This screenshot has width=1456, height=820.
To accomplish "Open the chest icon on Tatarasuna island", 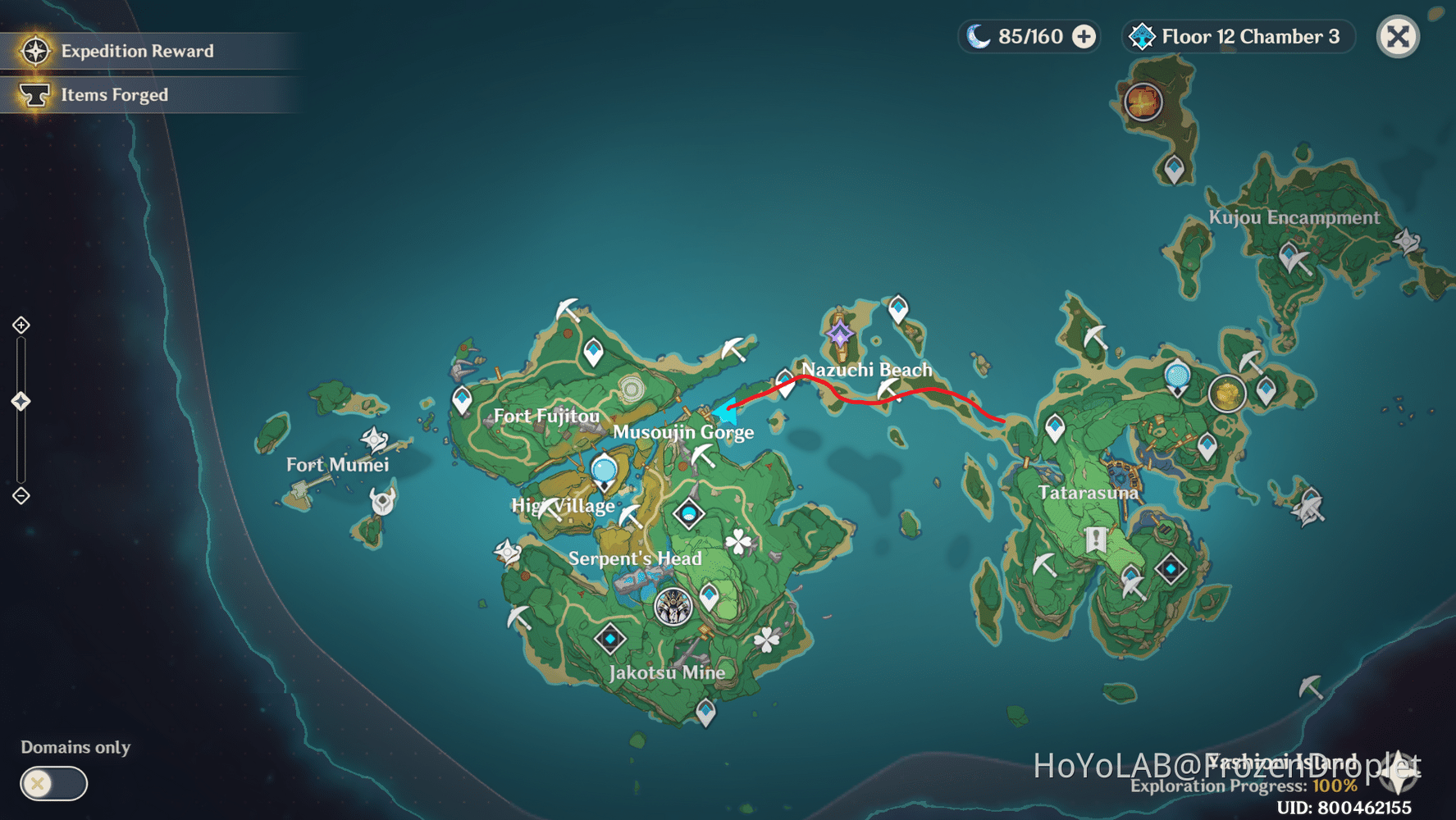I will [x=1228, y=394].
